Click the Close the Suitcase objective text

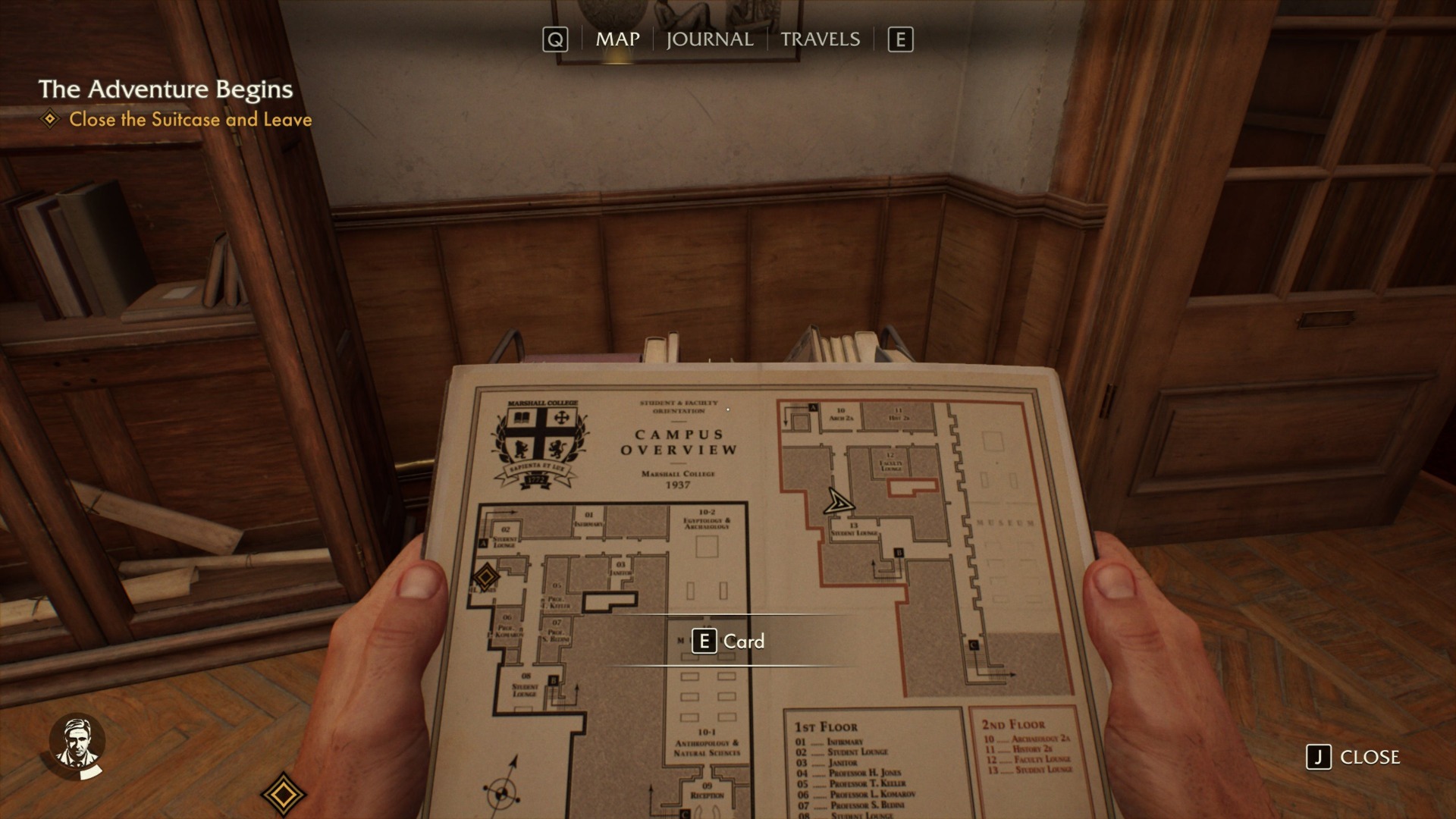[190, 119]
